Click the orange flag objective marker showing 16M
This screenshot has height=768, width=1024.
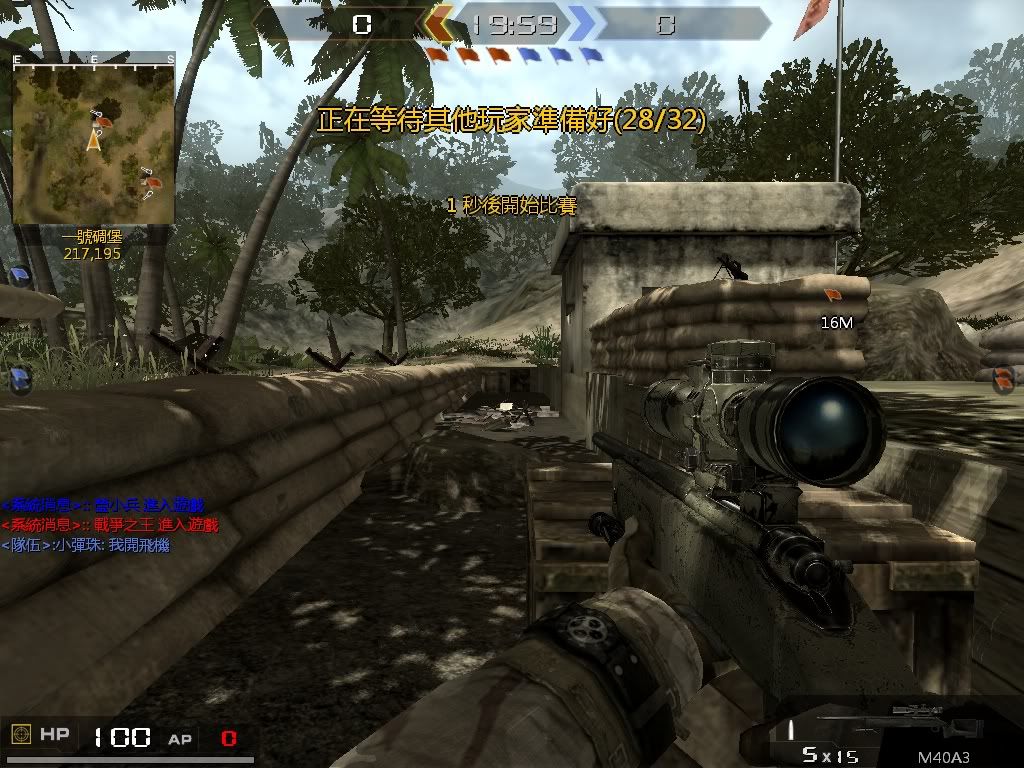832,295
